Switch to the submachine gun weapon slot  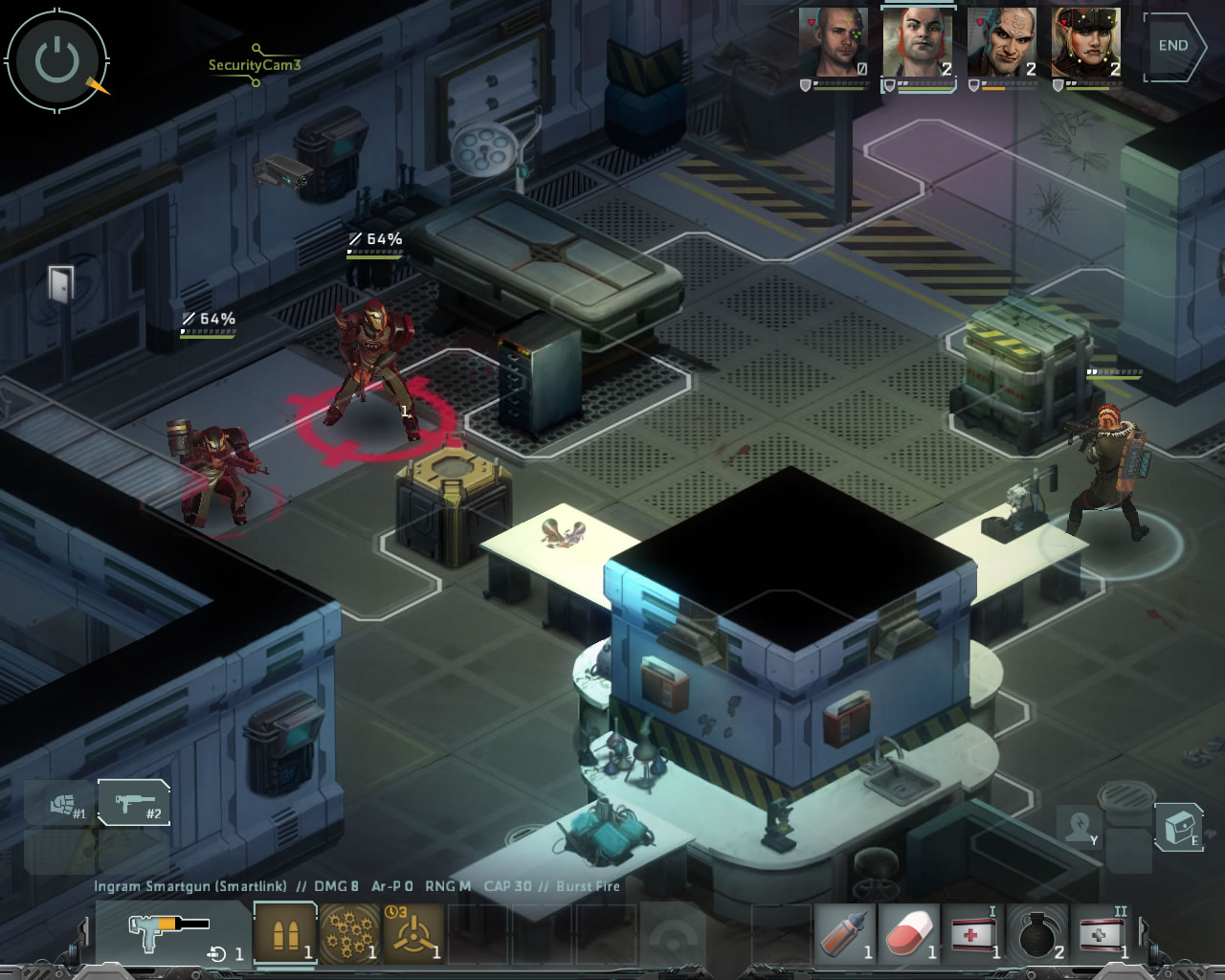click(135, 803)
